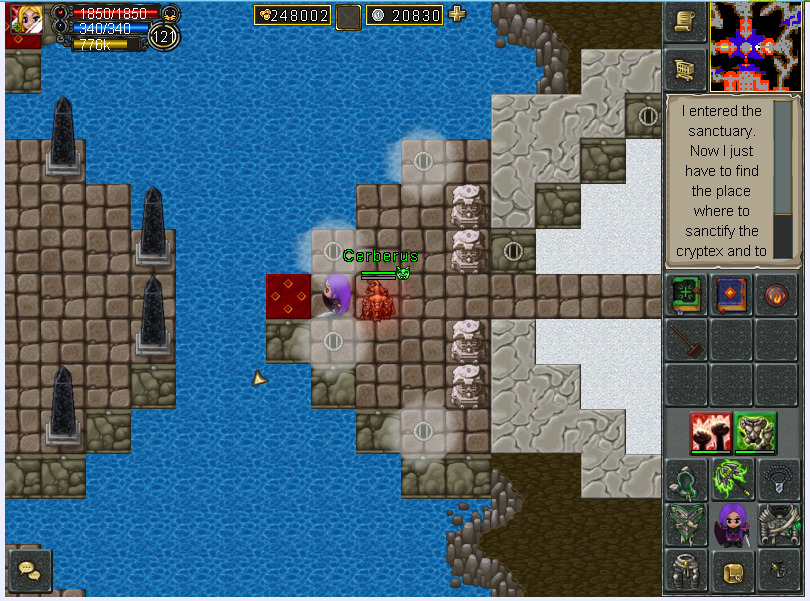The width and height of the screenshot is (810, 601).
Task: Select the wooden hammer inventory slot
Action: click(x=686, y=340)
